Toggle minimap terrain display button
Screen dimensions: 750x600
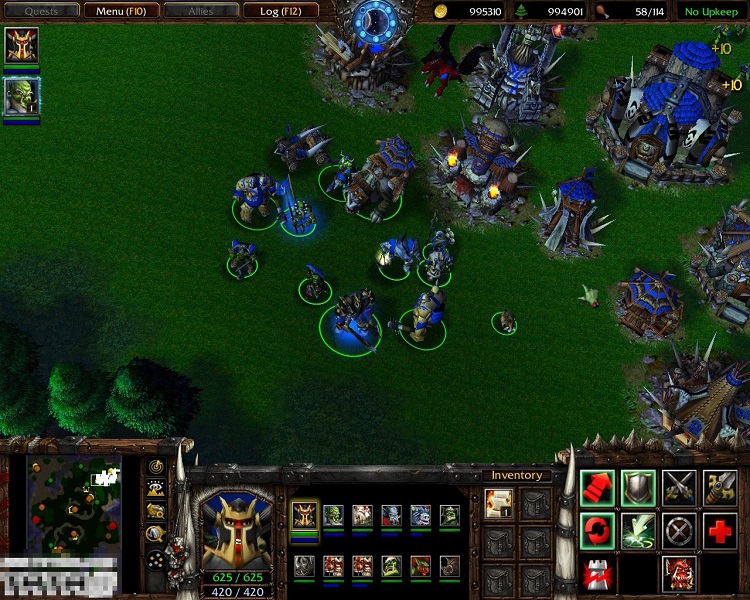(156, 488)
